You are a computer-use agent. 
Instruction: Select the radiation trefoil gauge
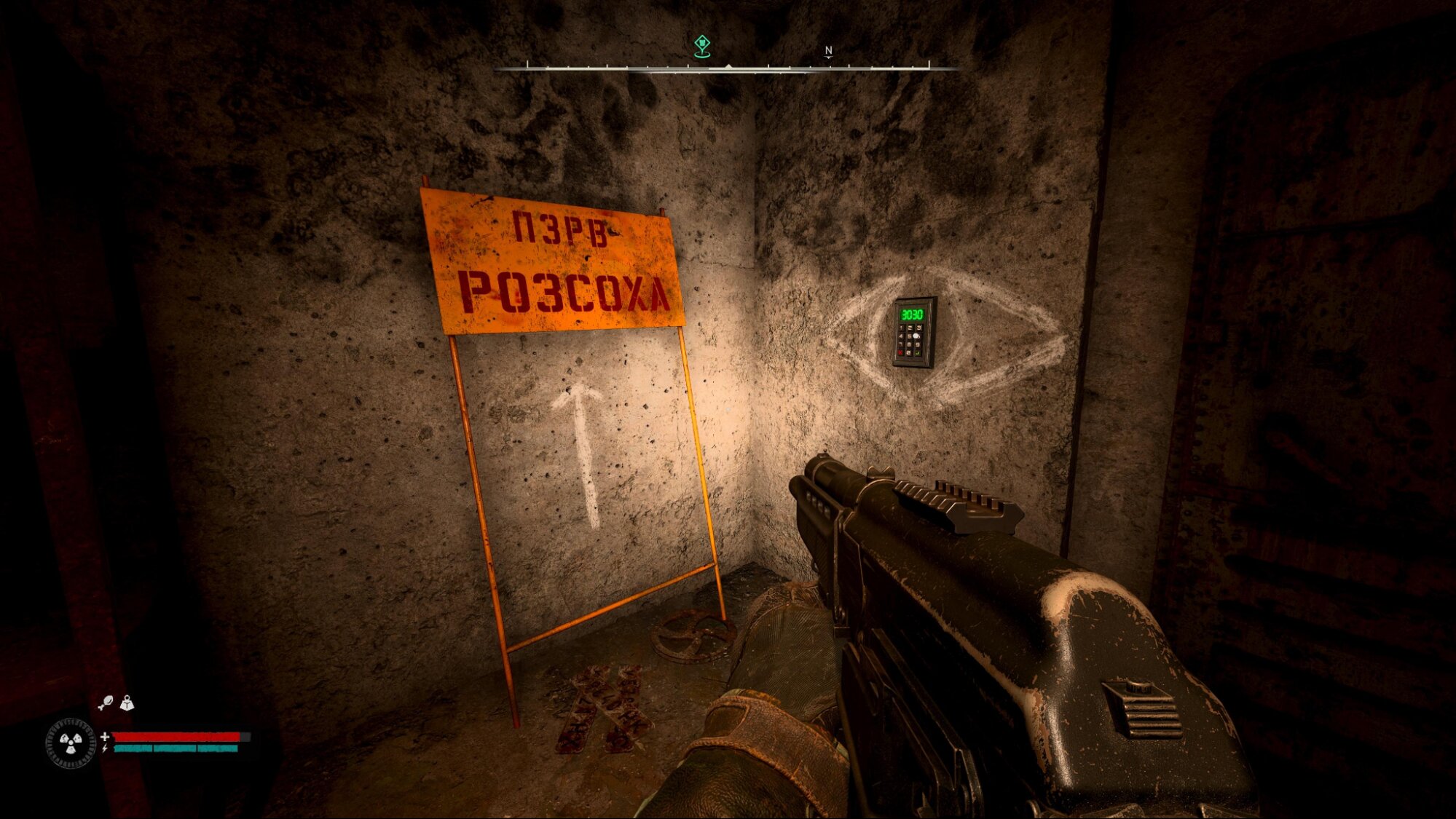click(x=71, y=743)
